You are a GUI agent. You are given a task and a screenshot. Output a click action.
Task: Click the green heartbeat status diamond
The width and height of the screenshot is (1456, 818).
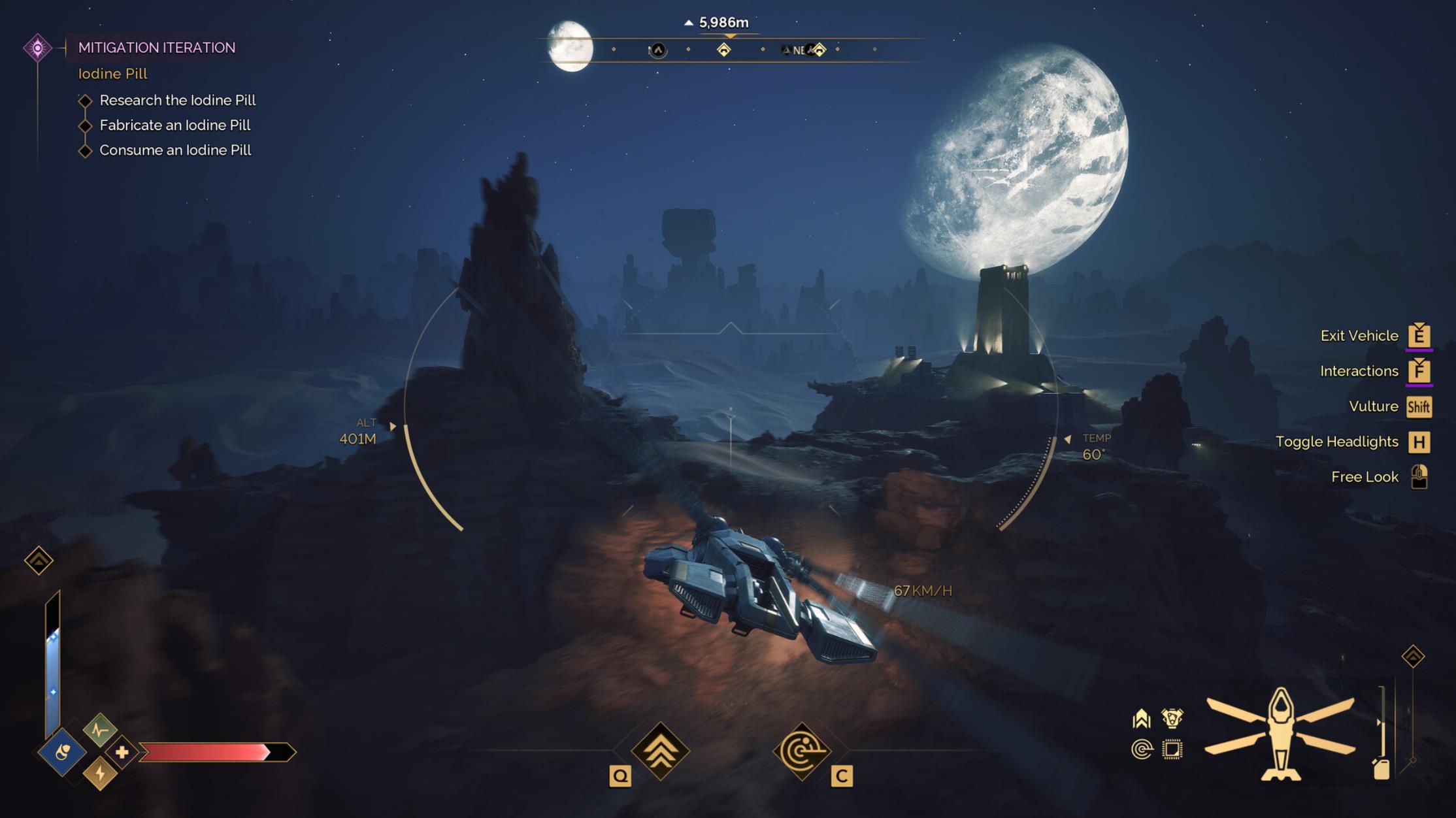pos(100,730)
